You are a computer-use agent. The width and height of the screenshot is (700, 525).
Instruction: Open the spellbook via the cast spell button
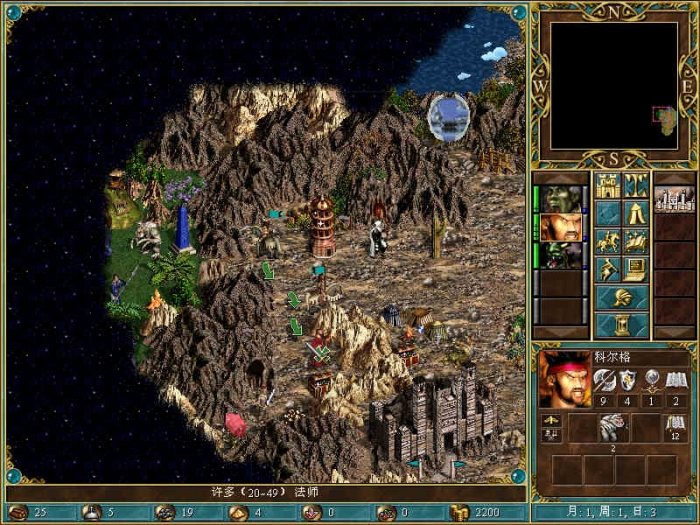click(636, 242)
